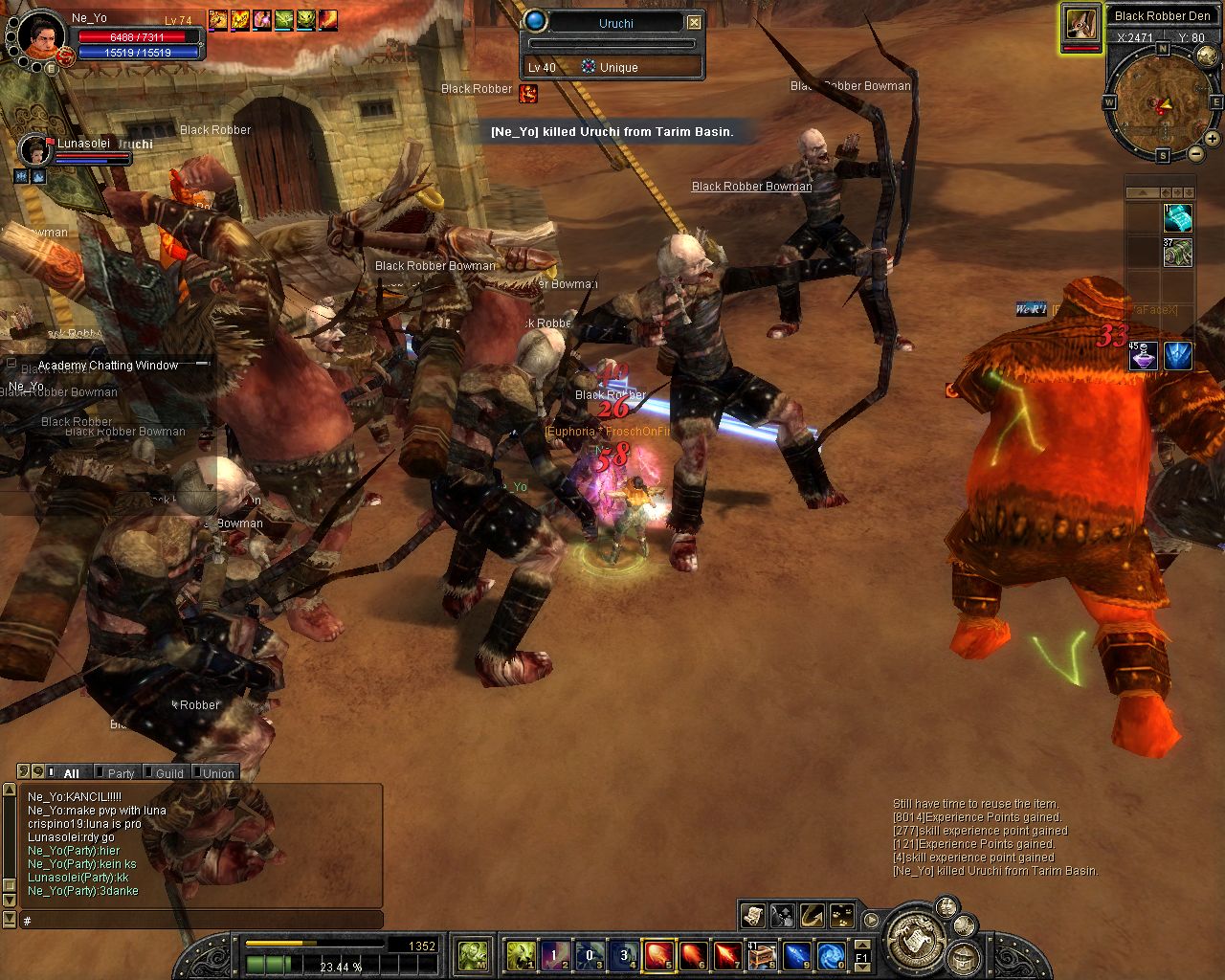Image resolution: width=1225 pixels, height=980 pixels.
Task: Click the chat message input box
Action: 201,921
